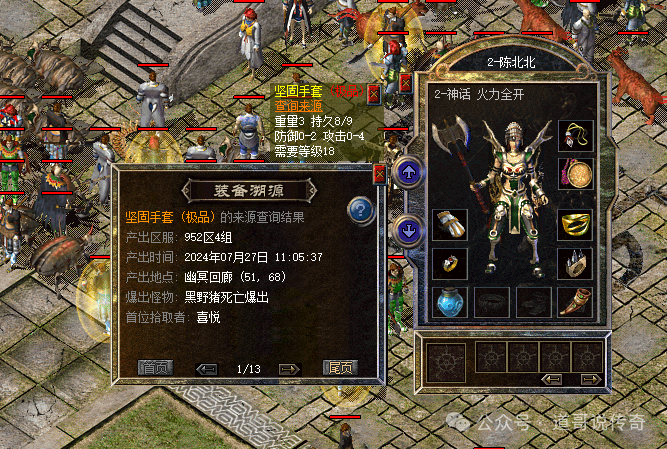Select the blue potion bottle slot
667x449 pixels.
pos(448,301)
